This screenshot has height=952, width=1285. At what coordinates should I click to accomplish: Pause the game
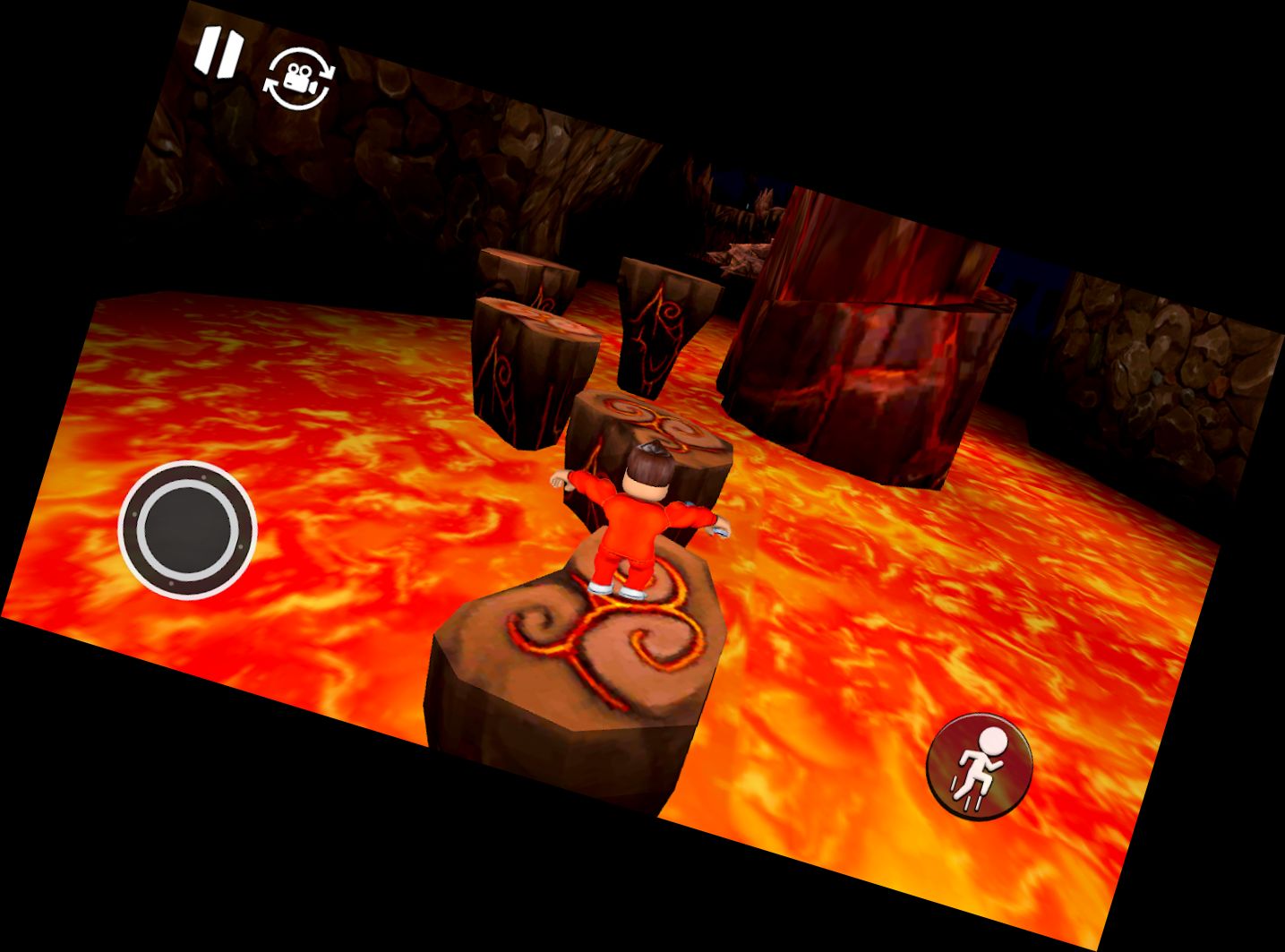[x=218, y=54]
